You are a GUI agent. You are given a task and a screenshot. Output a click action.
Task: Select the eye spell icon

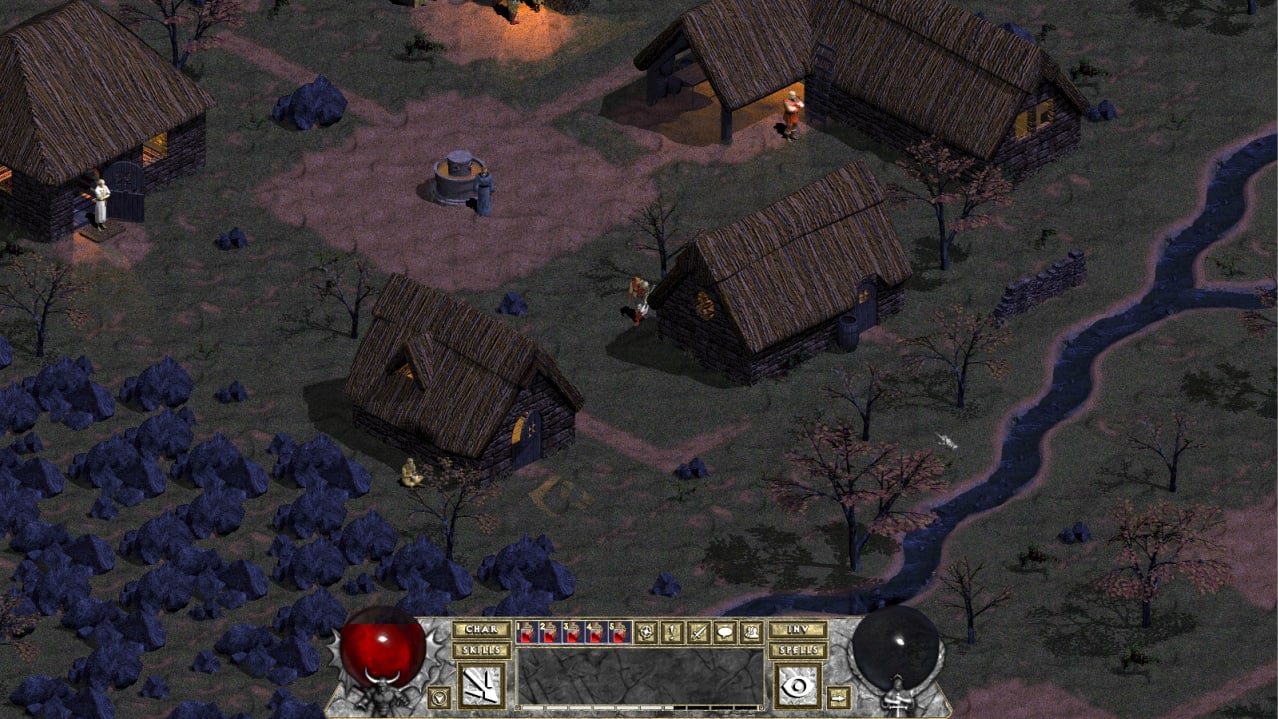[x=797, y=686]
